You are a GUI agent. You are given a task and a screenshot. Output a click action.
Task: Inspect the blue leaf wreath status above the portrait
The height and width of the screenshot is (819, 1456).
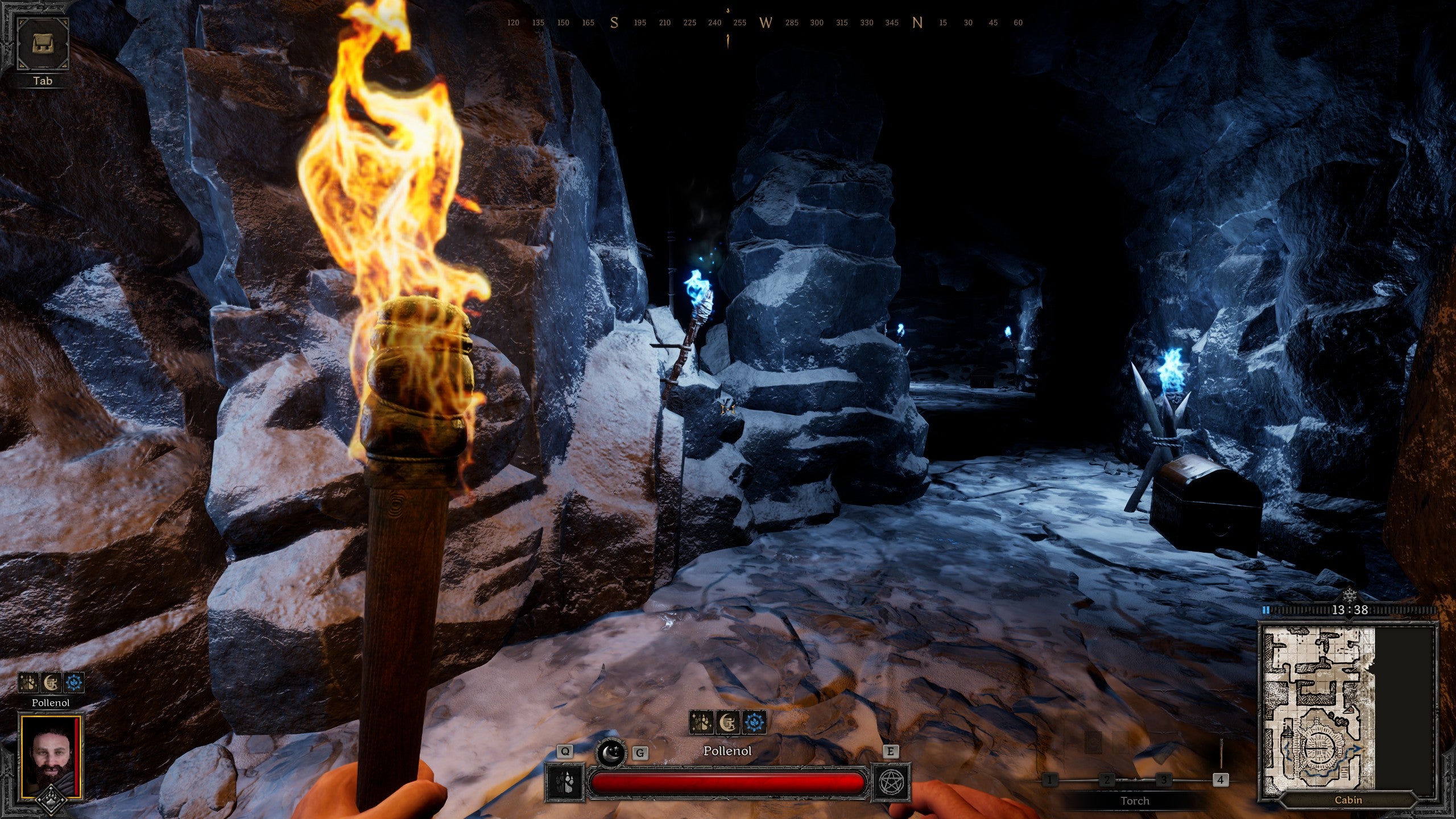74,682
